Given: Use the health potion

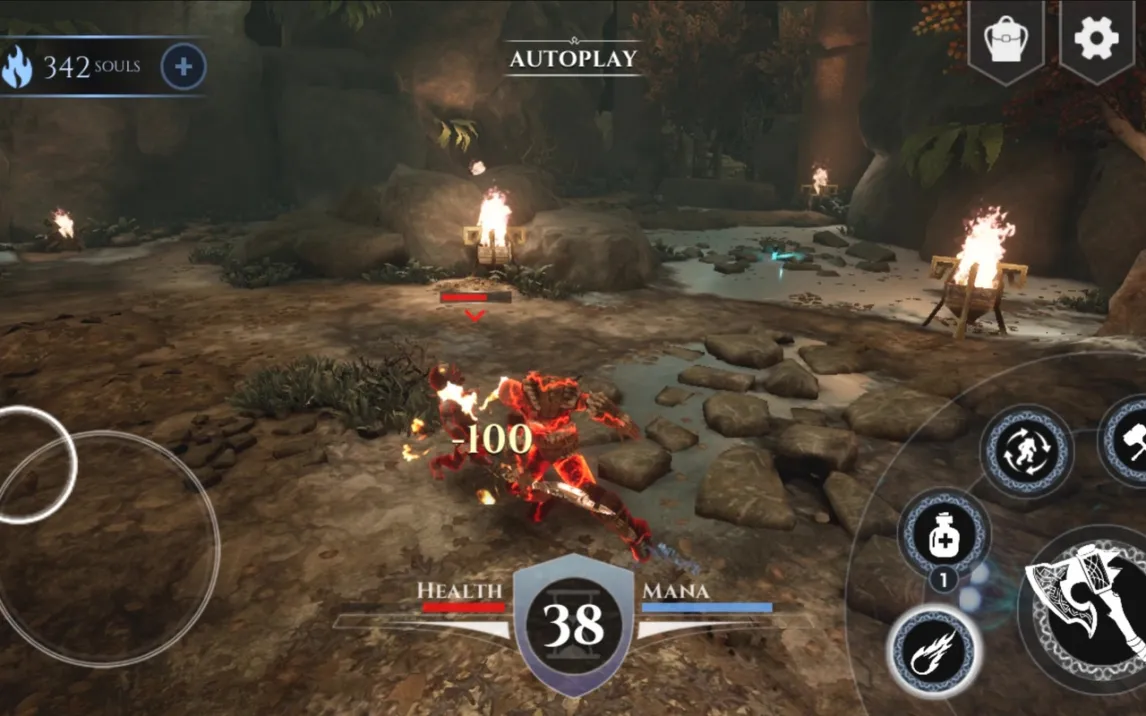Looking at the screenshot, I should (944, 536).
